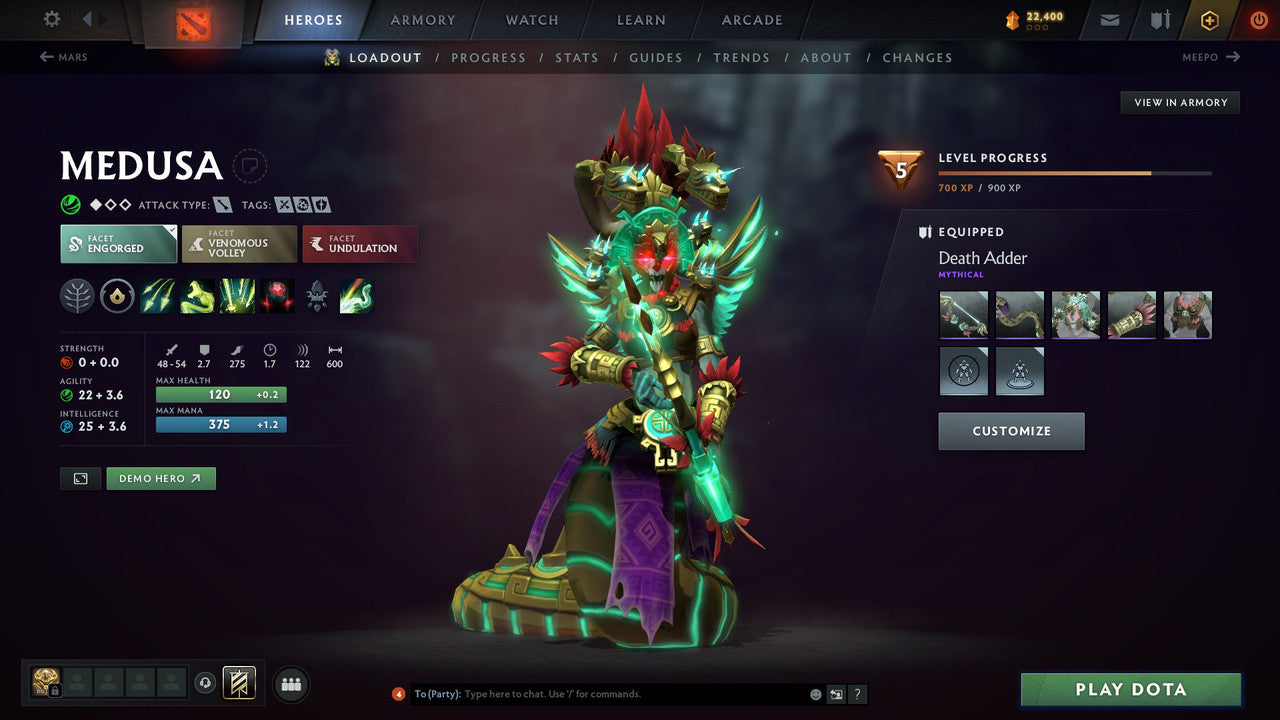Click the party voice chat headset icon
Image resolution: width=1280 pixels, height=720 pixels.
[207, 682]
